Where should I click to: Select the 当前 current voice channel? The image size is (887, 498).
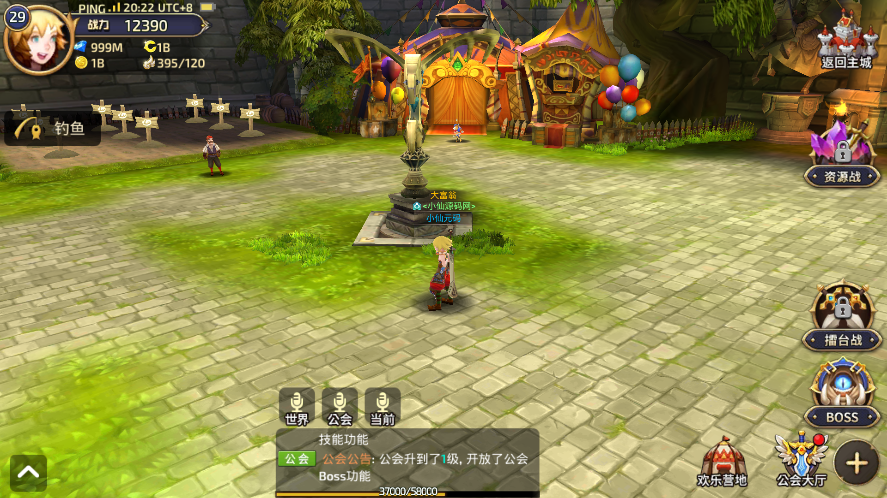383,408
